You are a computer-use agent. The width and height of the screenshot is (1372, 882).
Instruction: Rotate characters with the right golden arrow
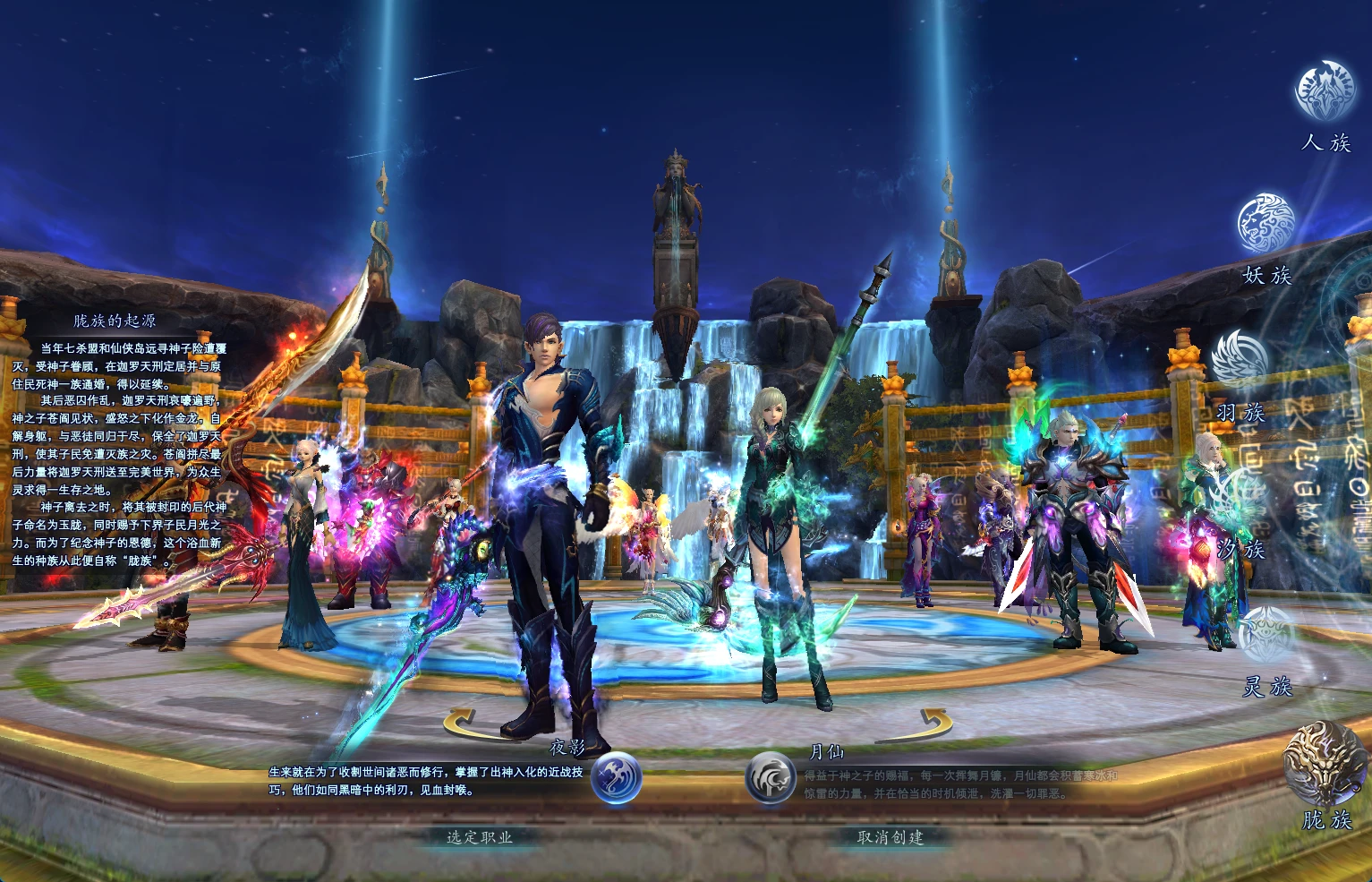click(931, 722)
